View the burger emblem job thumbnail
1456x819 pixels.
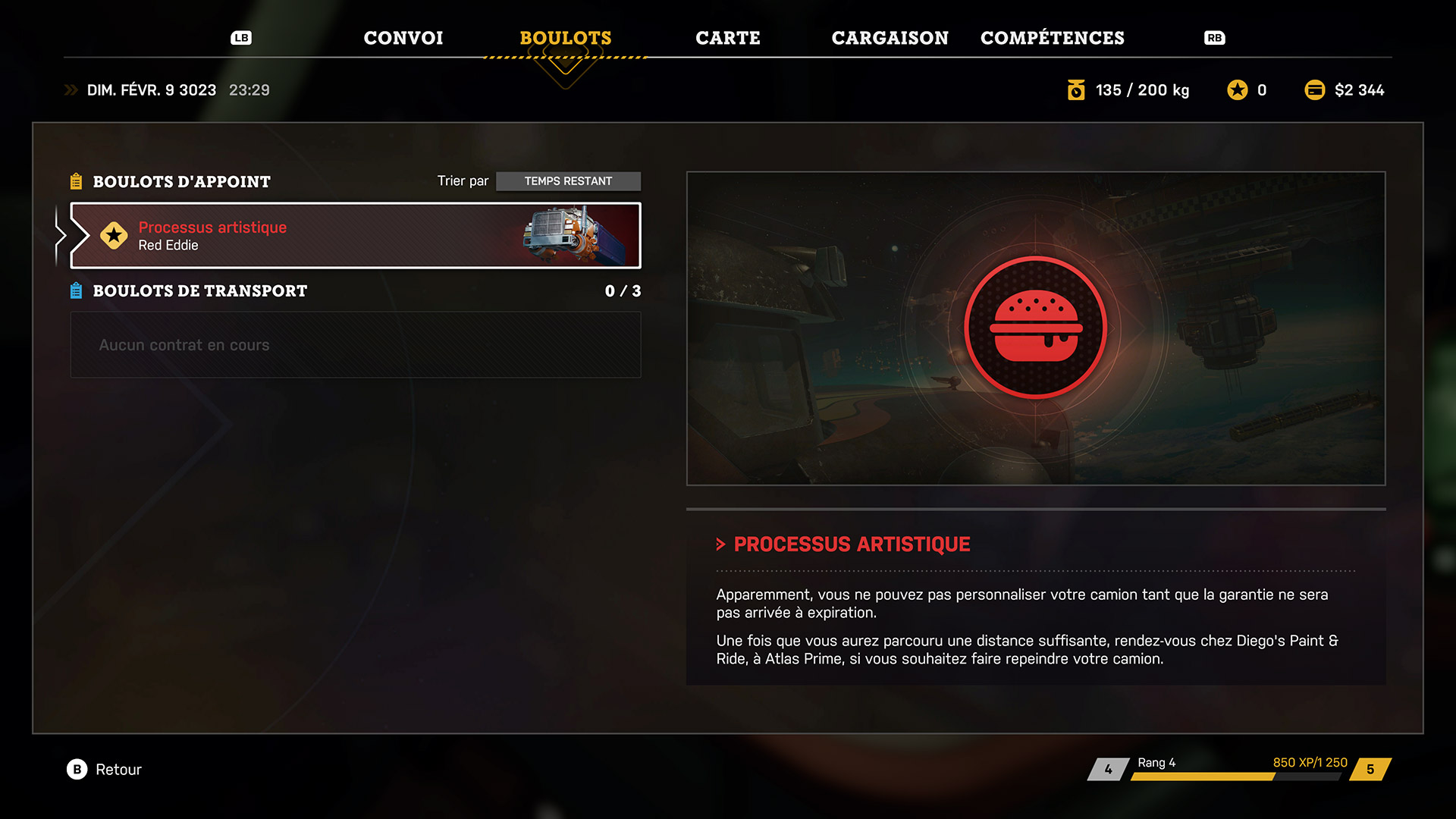pos(1035,328)
